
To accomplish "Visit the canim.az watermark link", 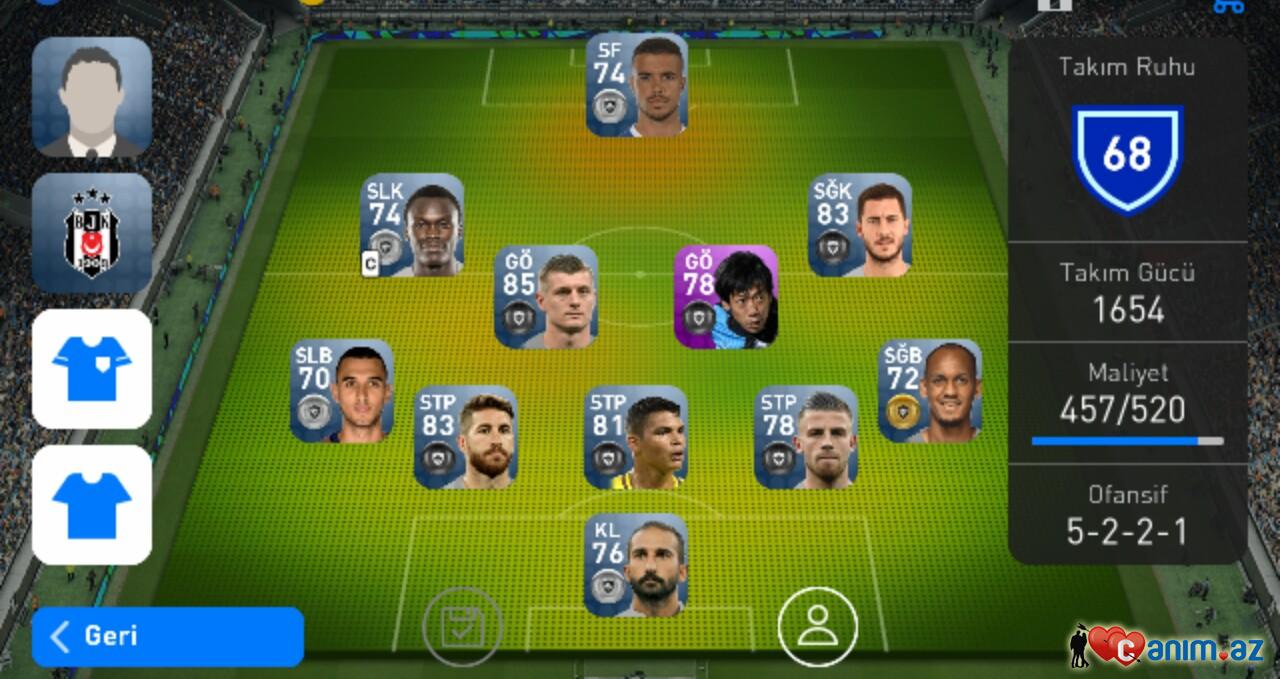I will click(1170, 647).
